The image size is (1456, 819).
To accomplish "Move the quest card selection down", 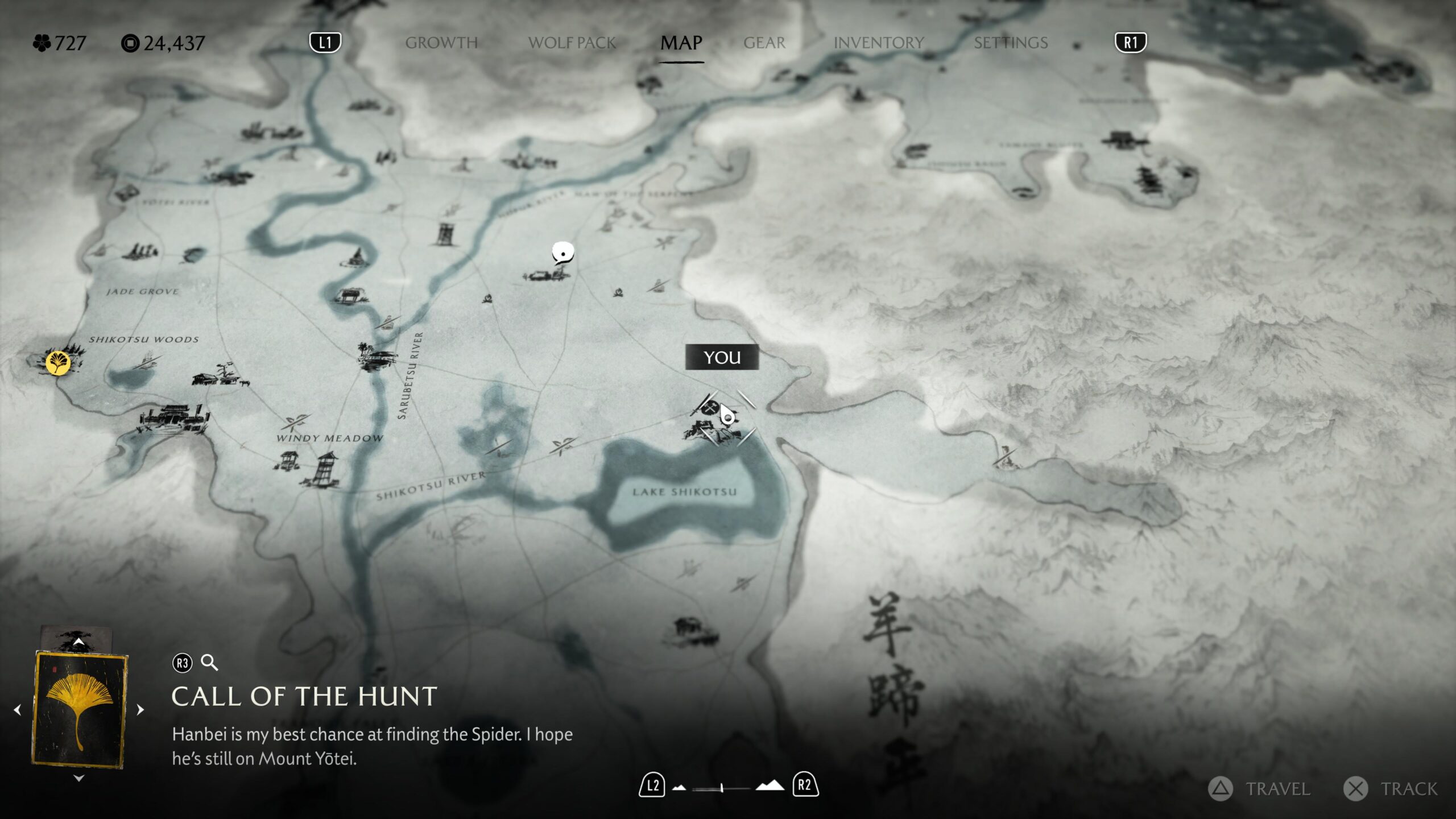I will point(79,778).
